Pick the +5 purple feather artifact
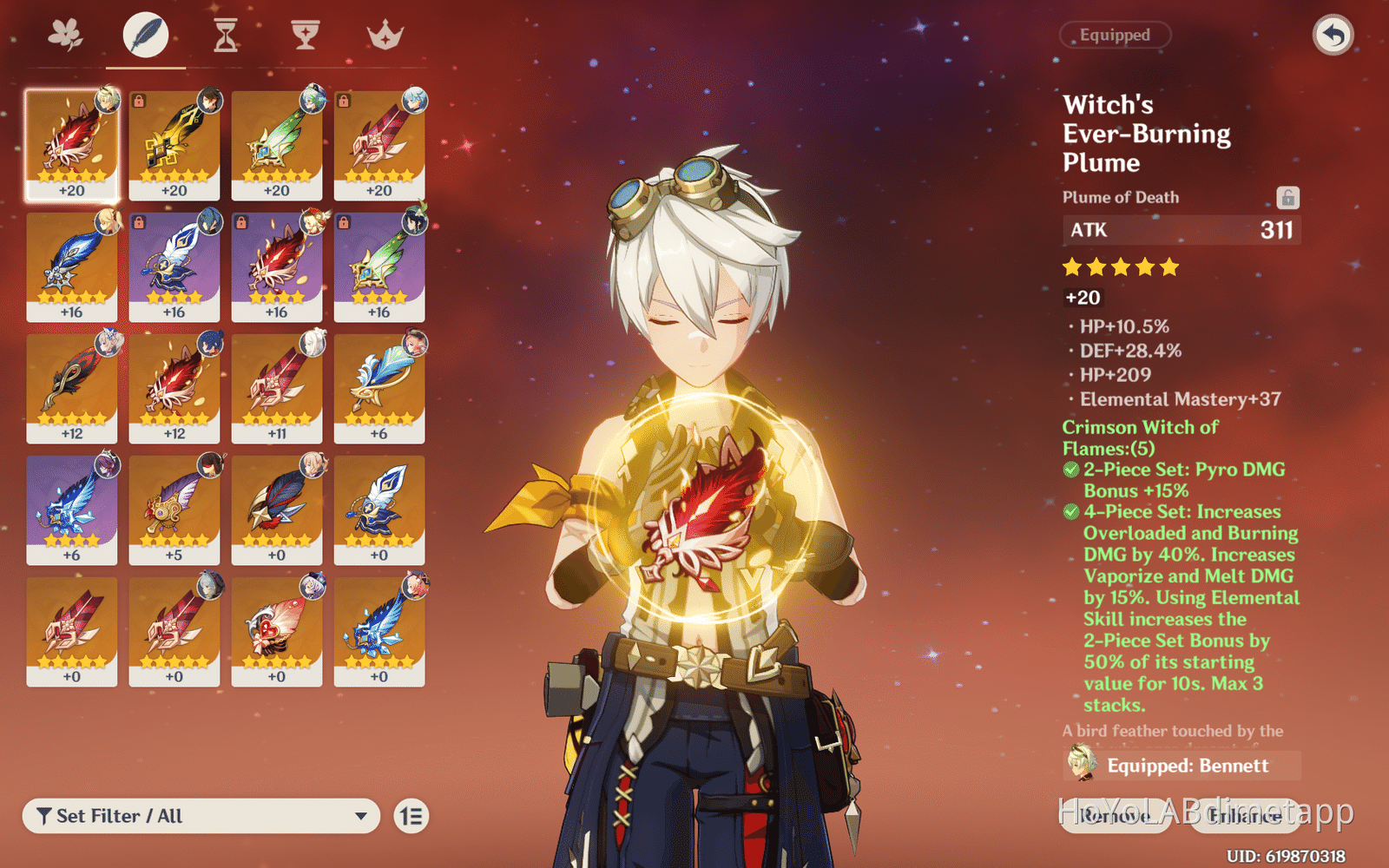Viewport: 1389px width, 868px height. click(174, 510)
